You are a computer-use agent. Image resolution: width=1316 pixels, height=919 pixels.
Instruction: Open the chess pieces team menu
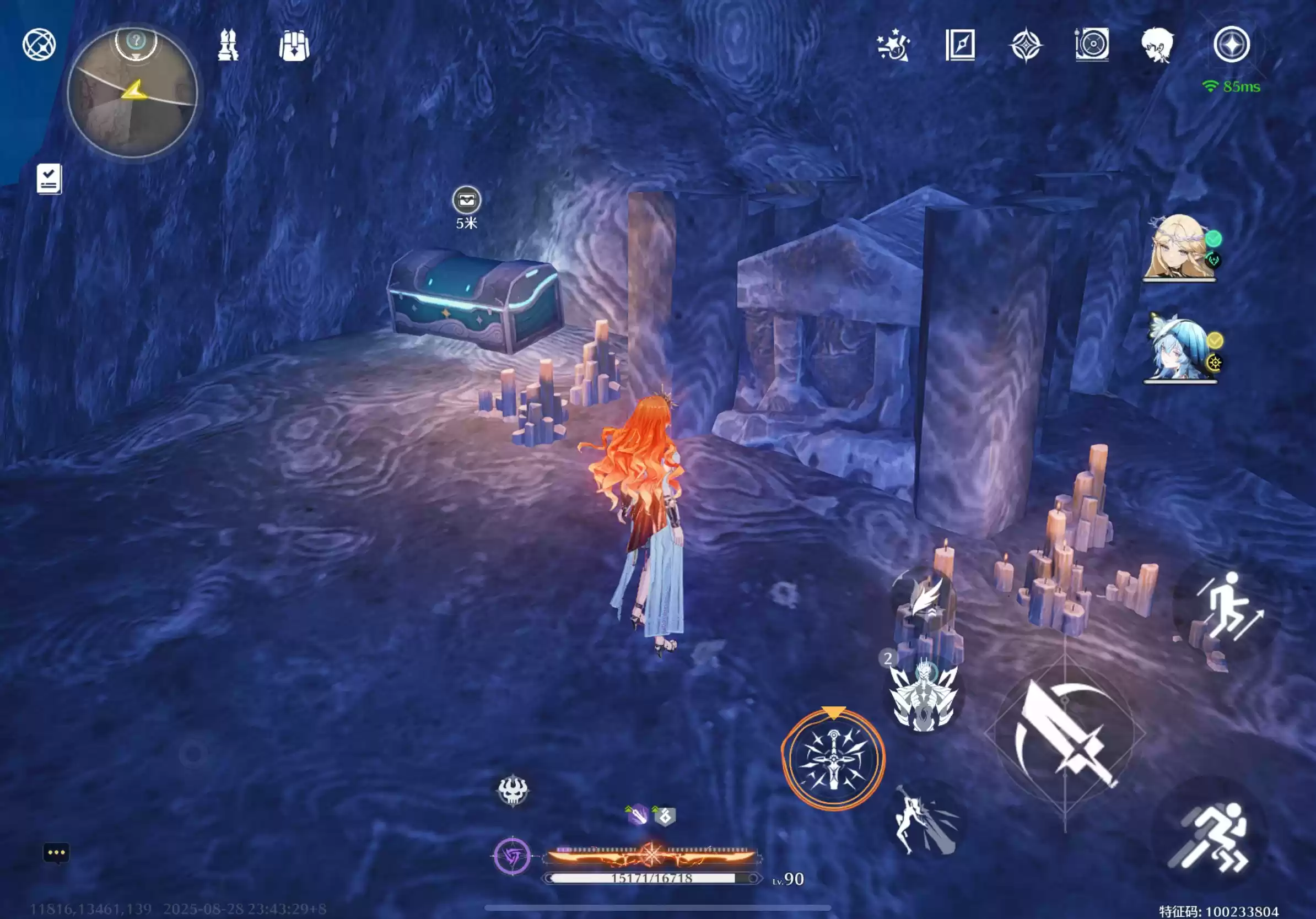(x=228, y=45)
